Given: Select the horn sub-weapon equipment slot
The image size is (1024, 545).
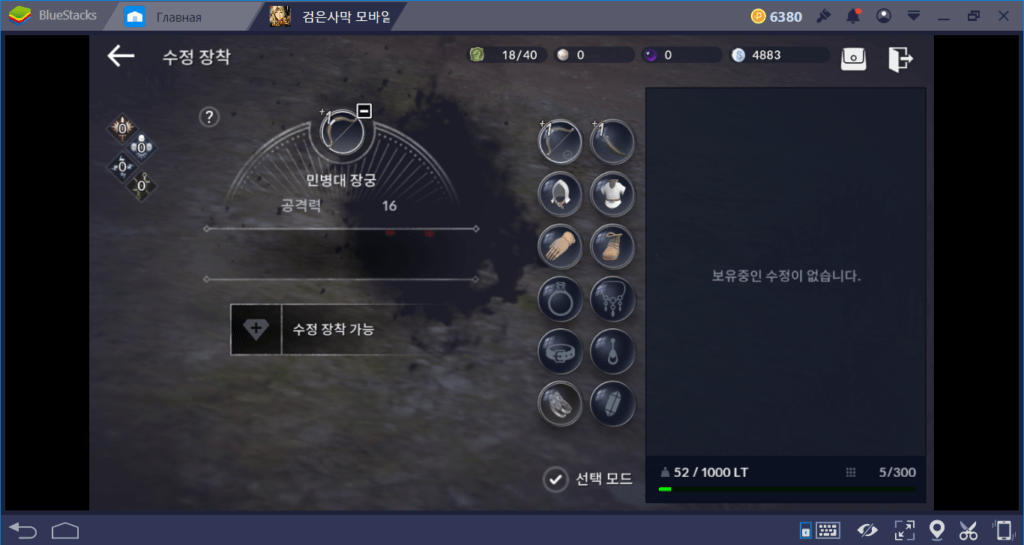Looking at the screenshot, I should click(612, 141).
